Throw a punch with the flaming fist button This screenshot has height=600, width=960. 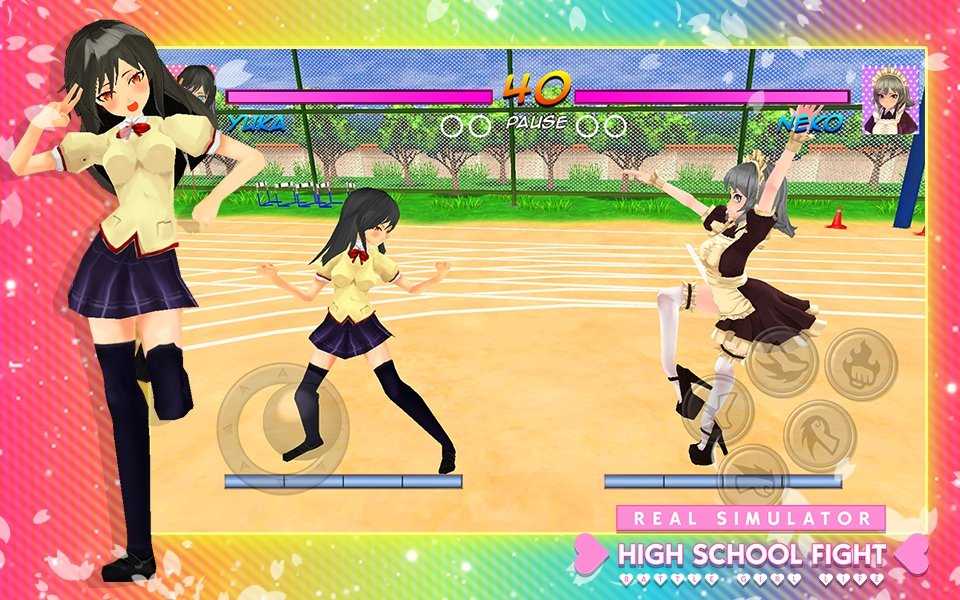(x=861, y=364)
